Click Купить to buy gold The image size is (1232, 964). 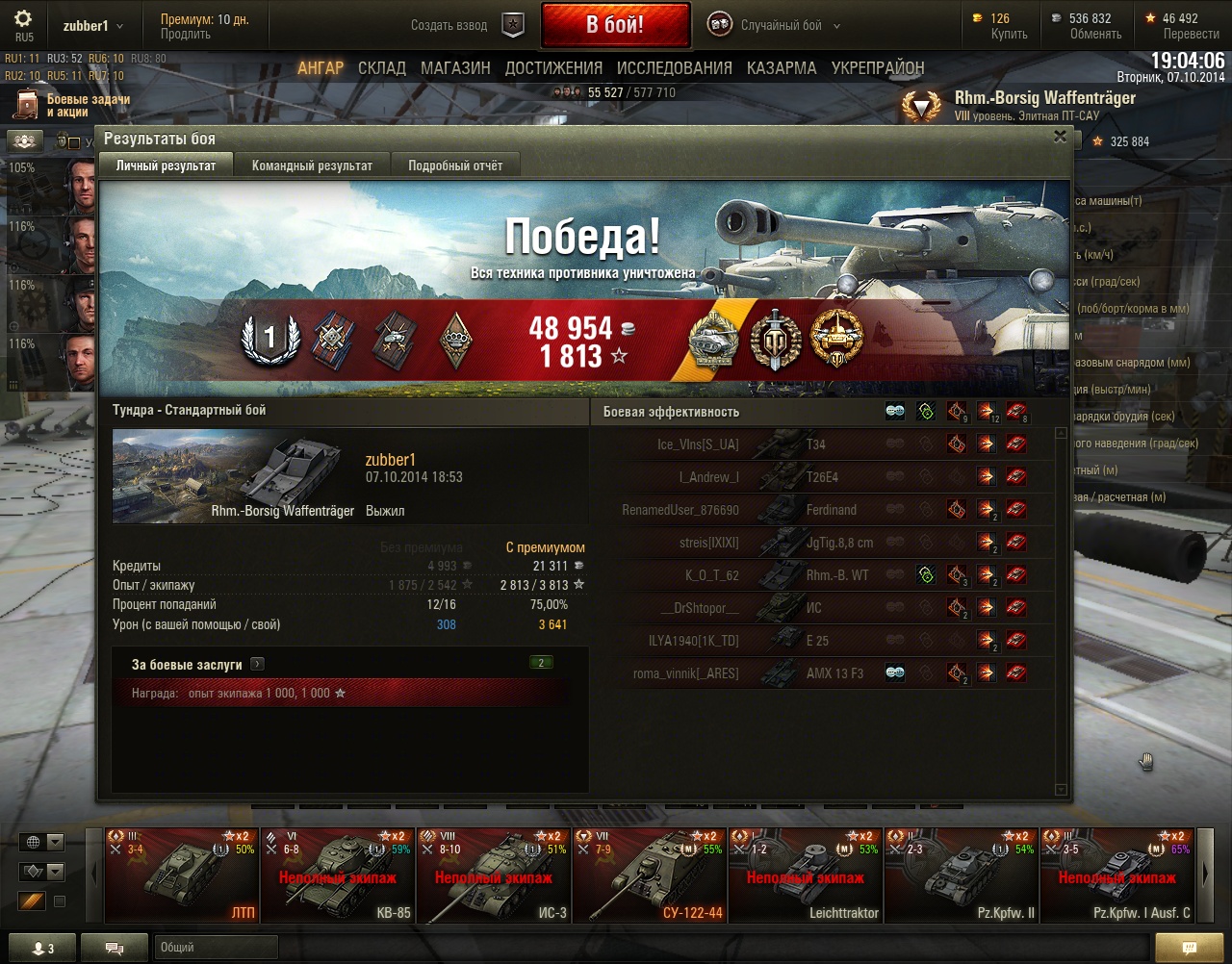coord(1009,34)
